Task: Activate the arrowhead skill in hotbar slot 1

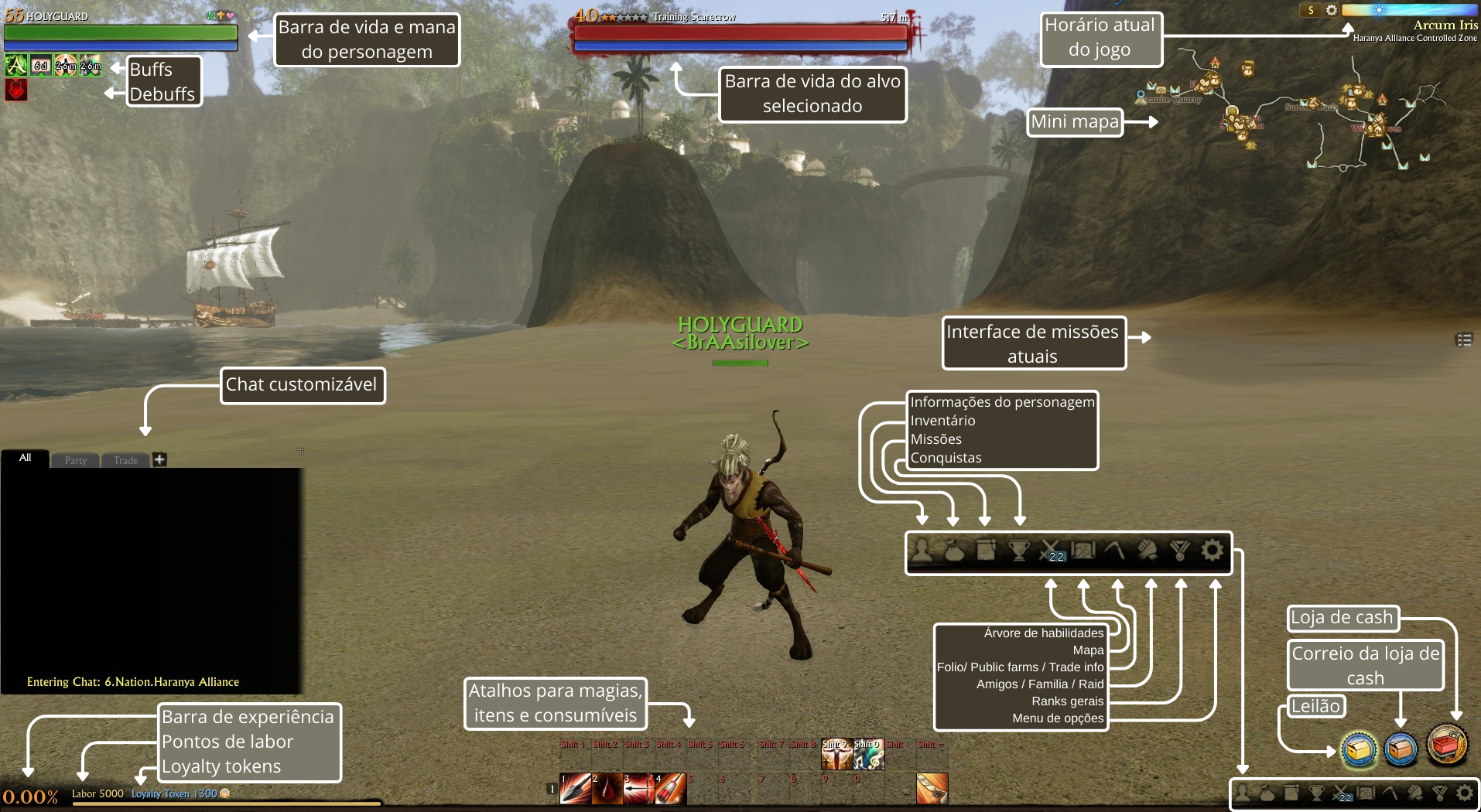Action: 576,789
